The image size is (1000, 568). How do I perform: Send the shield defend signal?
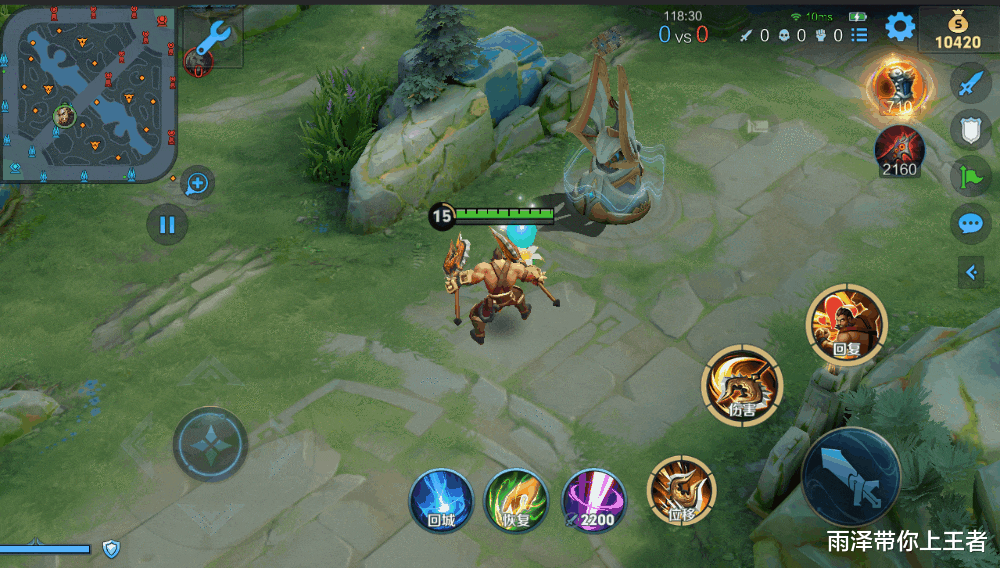tap(969, 129)
